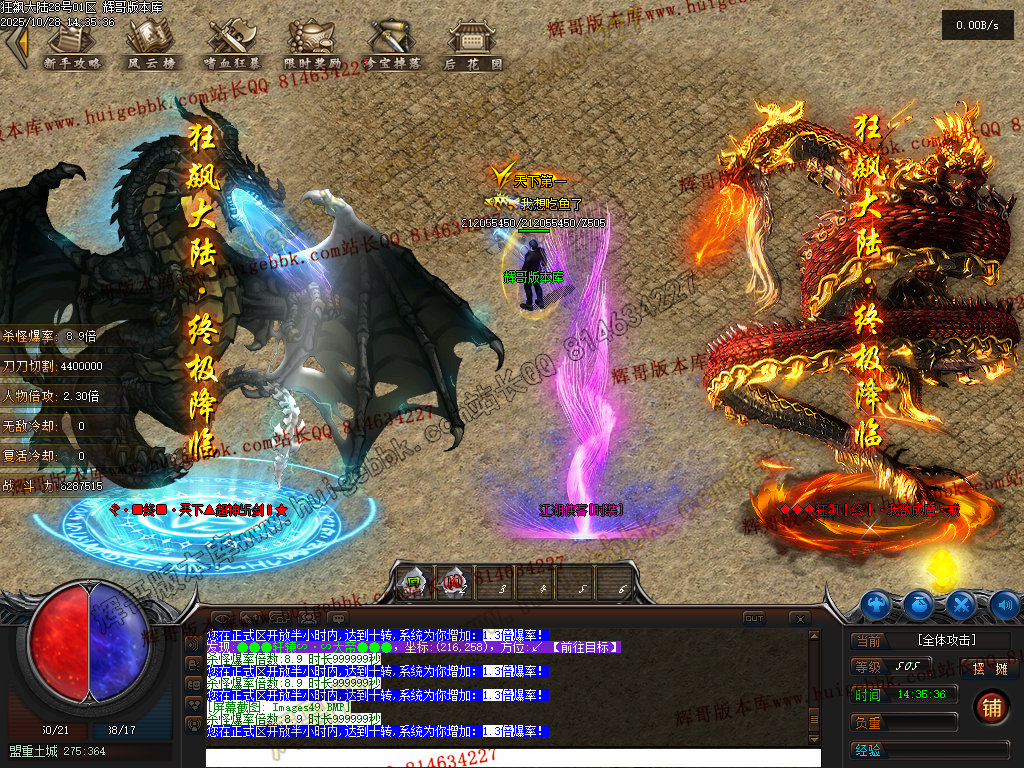This screenshot has width=1024, height=768.
Task: Focus the chat input field
Action: tap(512, 757)
